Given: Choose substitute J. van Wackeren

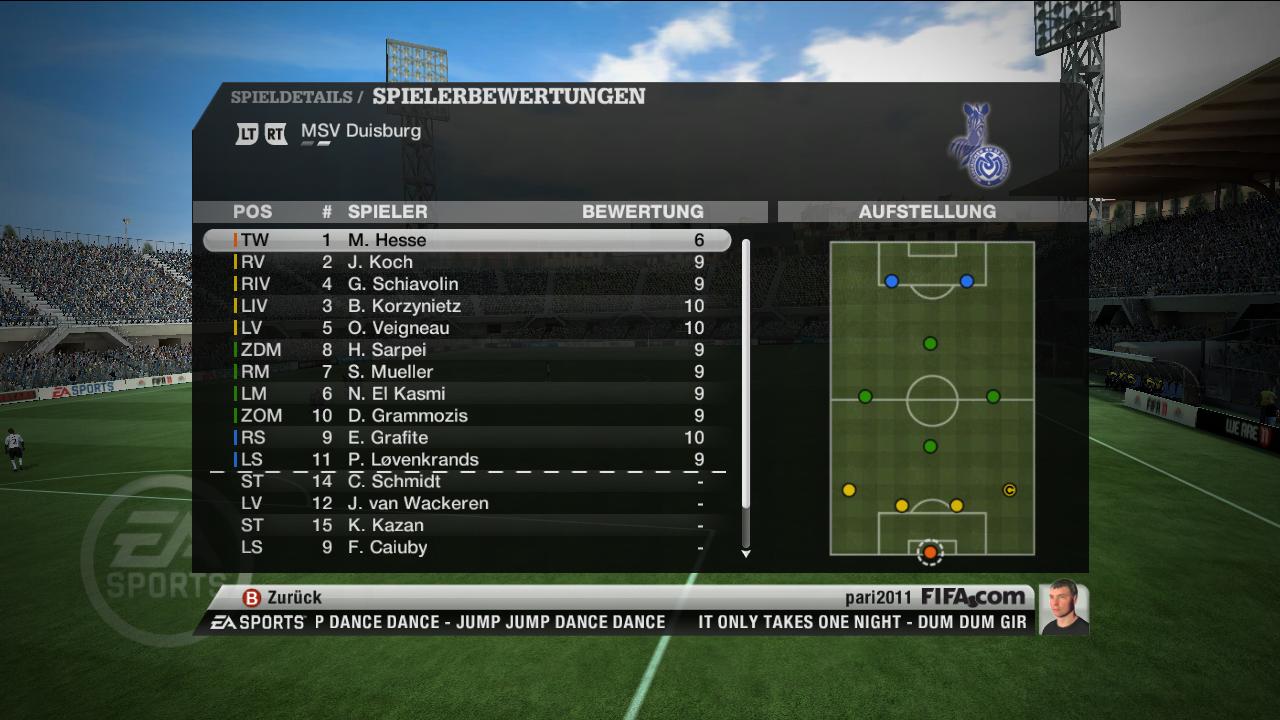Looking at the screenshot, I should click(467, 504).
